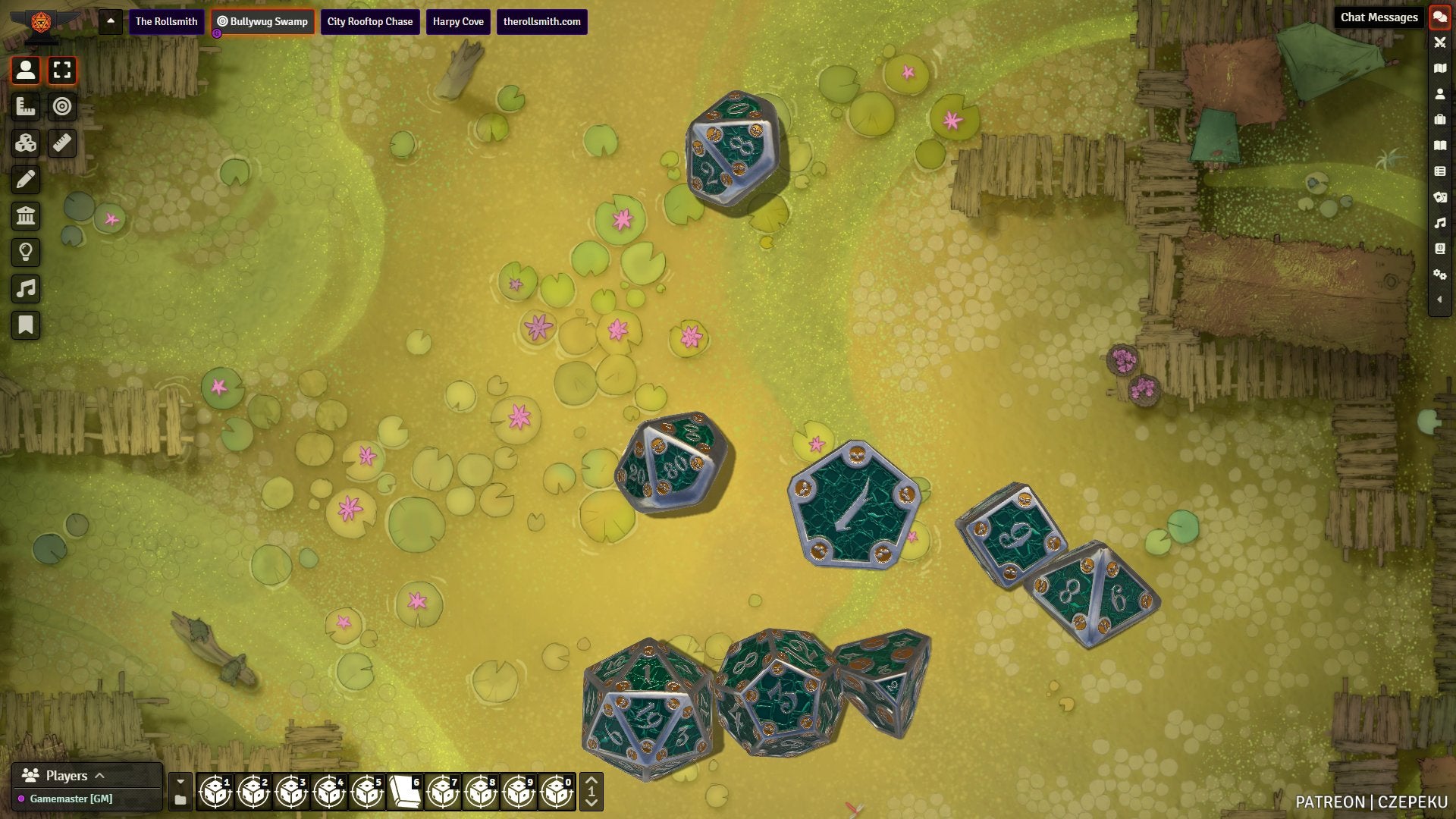This screenshot has height=819, width=1456.
Task: Open the macro directory folder icon
Action: (x=180, y=800)
